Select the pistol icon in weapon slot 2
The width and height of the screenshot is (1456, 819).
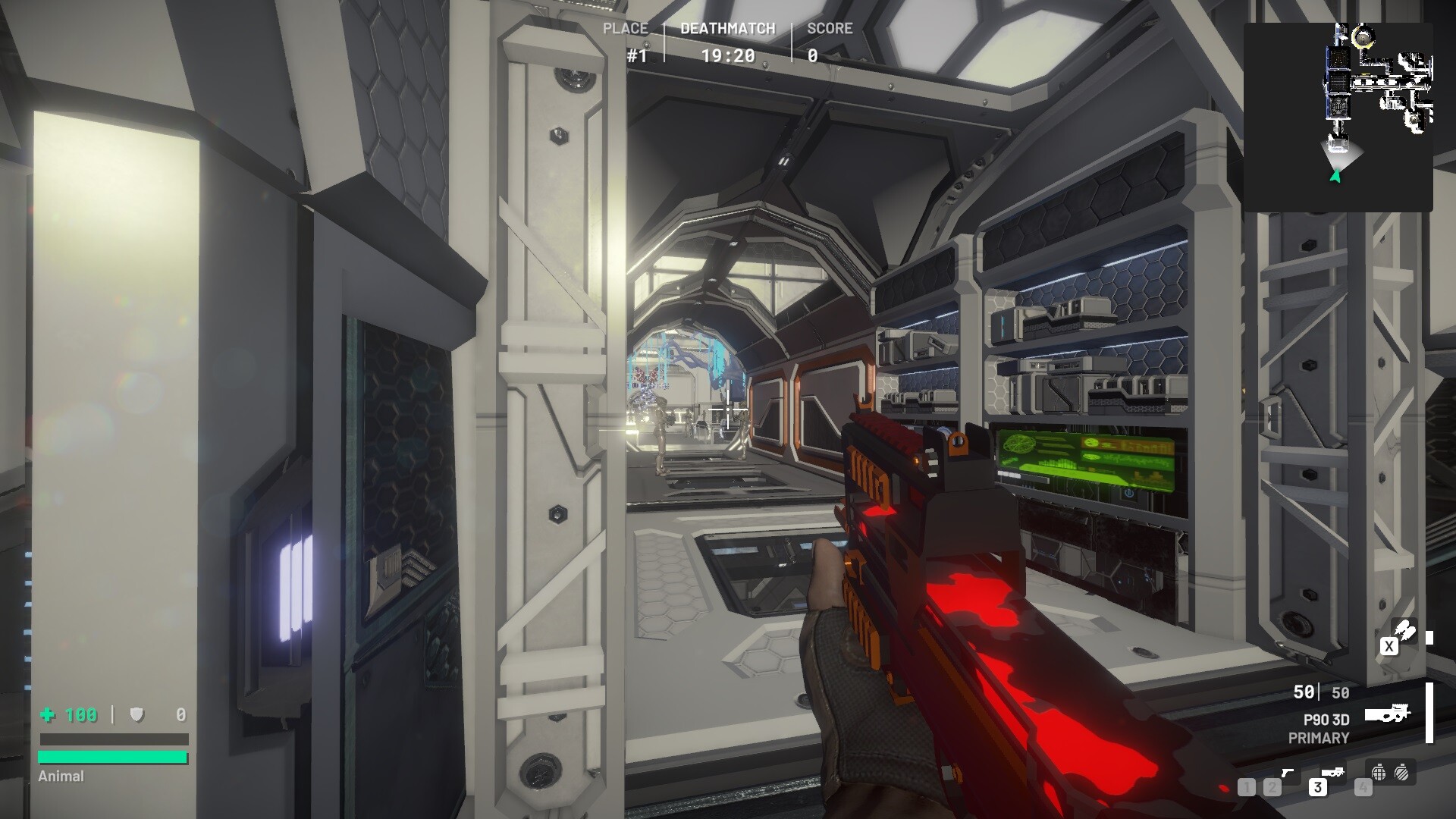[1288, 773]
